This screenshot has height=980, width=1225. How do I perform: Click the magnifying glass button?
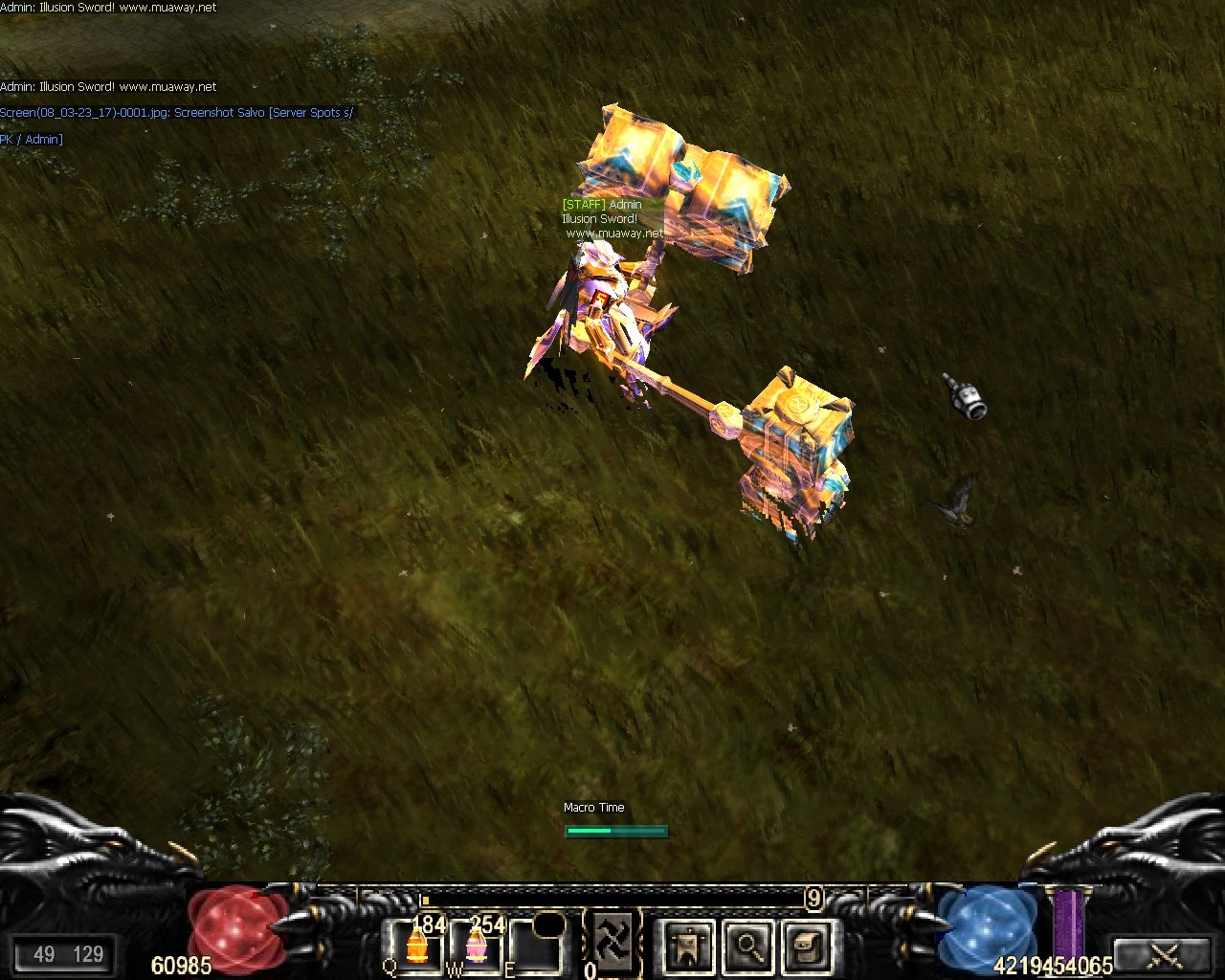(x=748, y=947)
